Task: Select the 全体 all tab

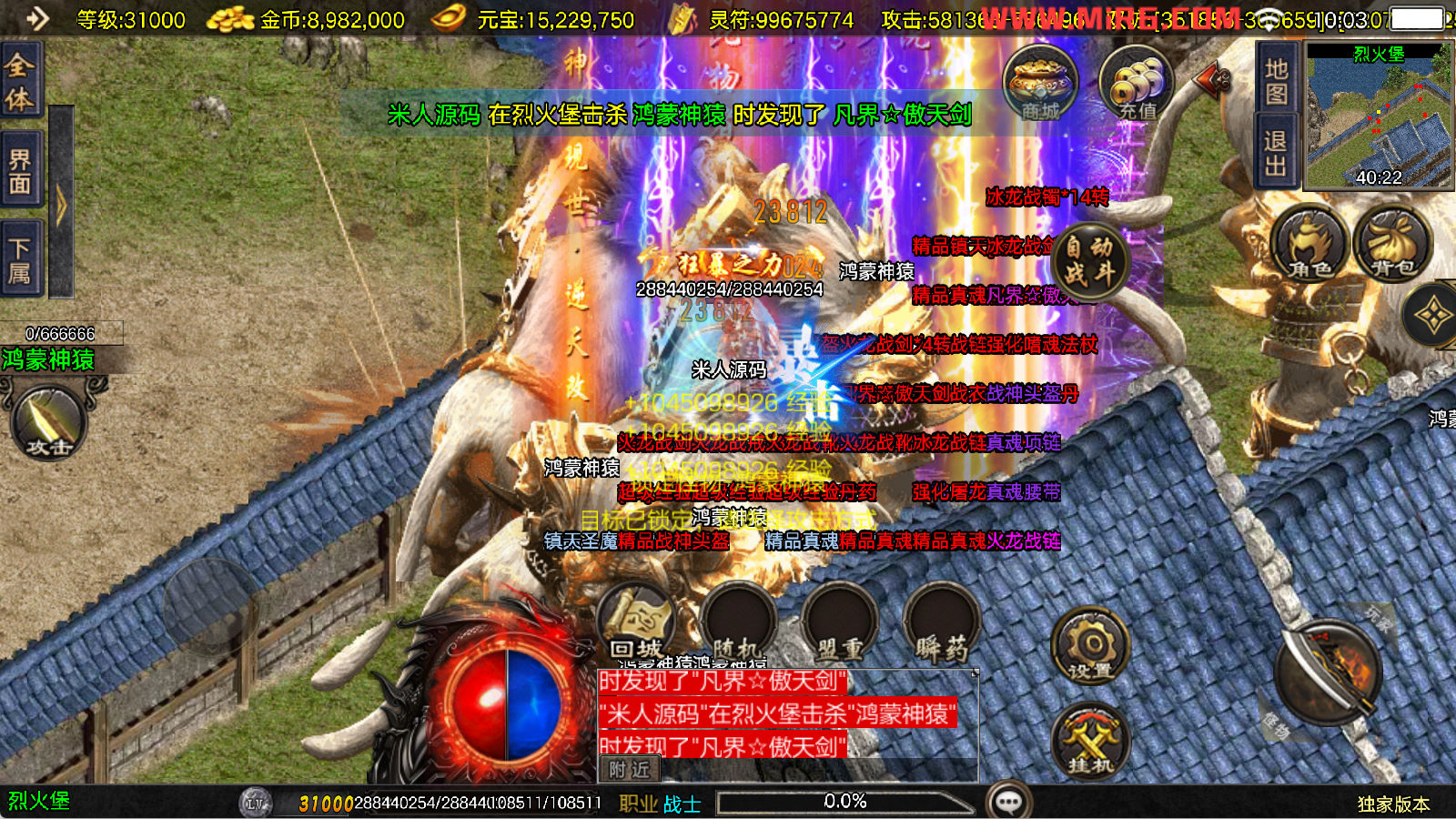Action: pyautogui.click(x=20, y=80)
